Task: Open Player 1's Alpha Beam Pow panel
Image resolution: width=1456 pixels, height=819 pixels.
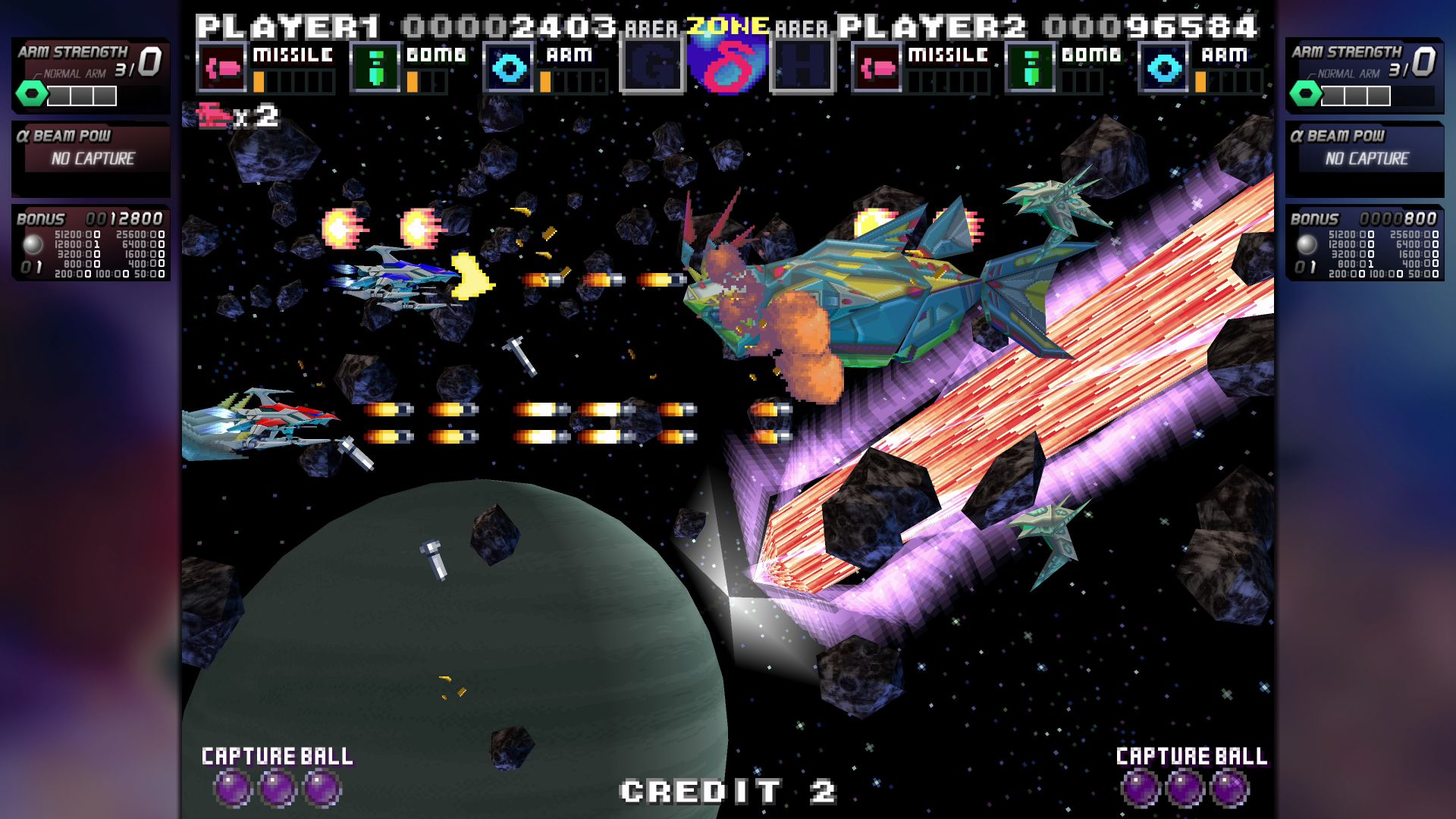Action: (90, 158)
